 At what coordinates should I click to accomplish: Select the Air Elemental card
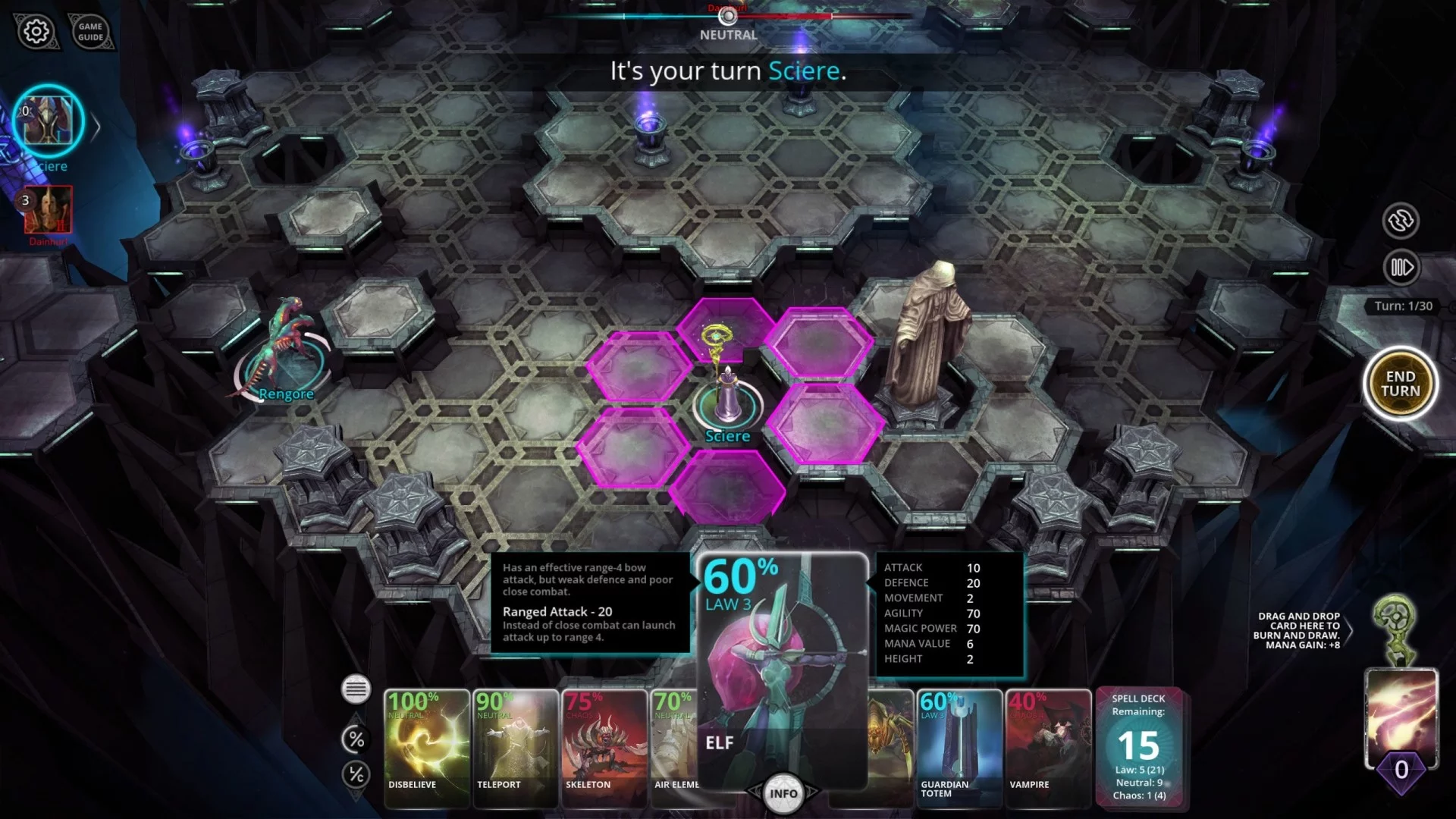coord(673,747)
